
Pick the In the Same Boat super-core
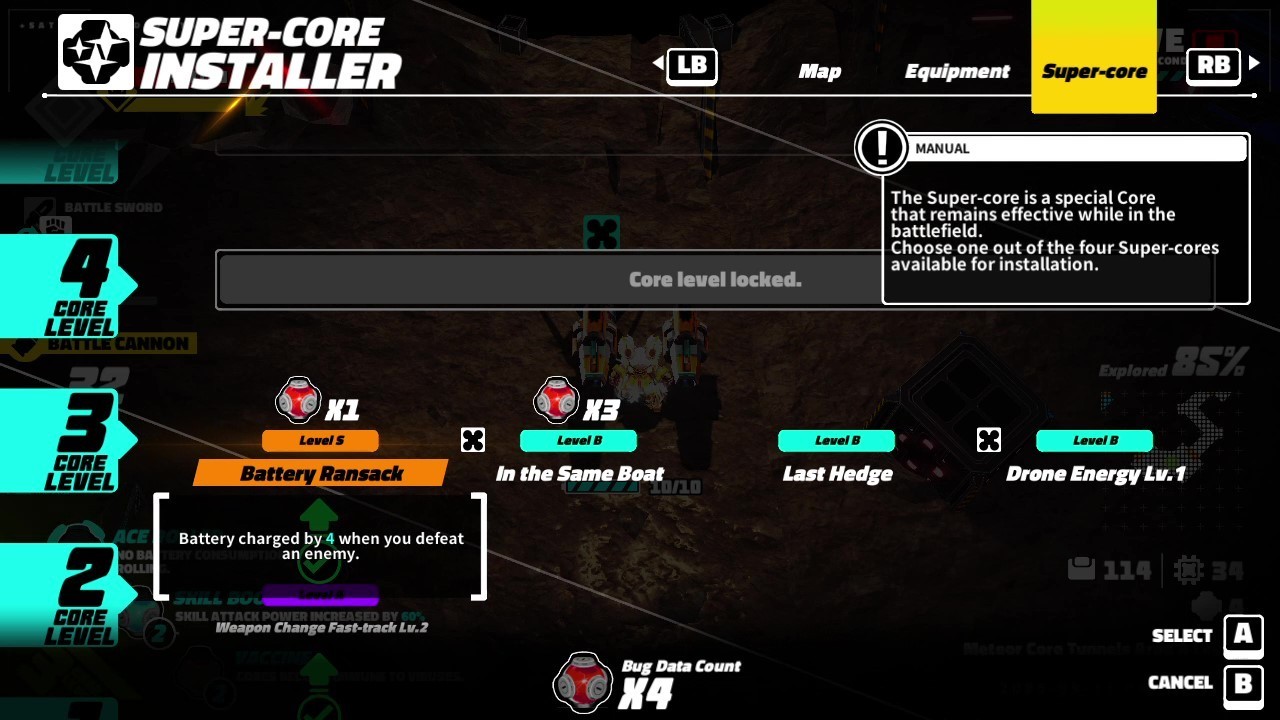[579, 473]
